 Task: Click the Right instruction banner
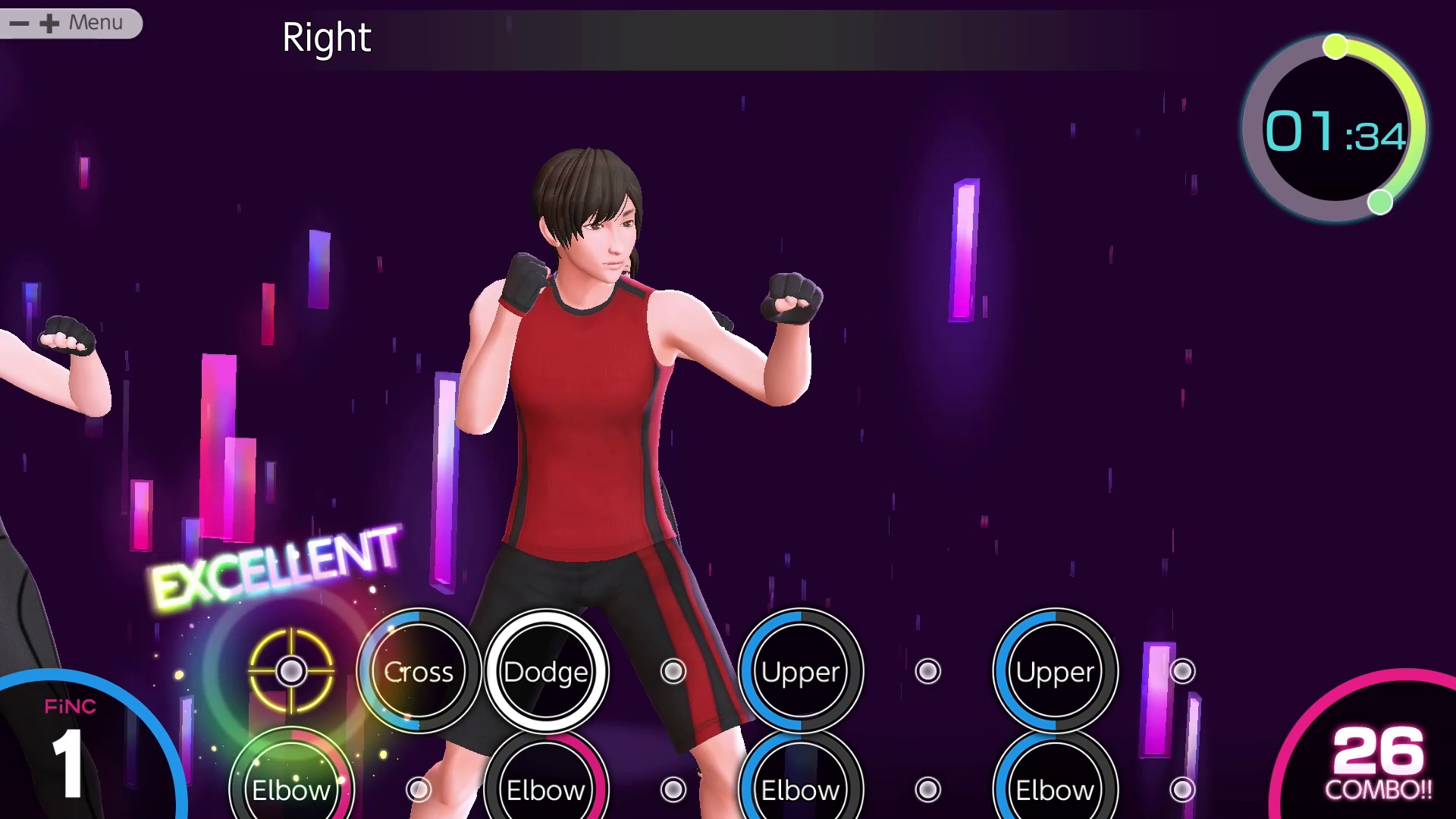pyautogui.click(x=327, y=38)
